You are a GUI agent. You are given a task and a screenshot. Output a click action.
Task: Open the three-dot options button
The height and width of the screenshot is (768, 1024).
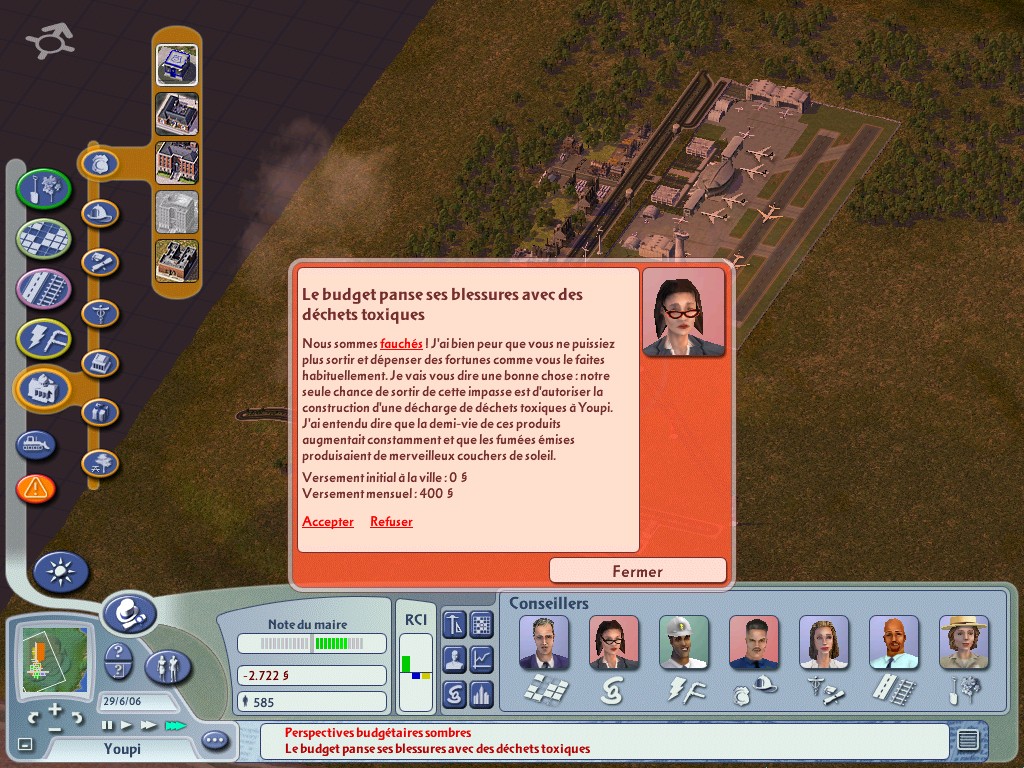[215, 741]
